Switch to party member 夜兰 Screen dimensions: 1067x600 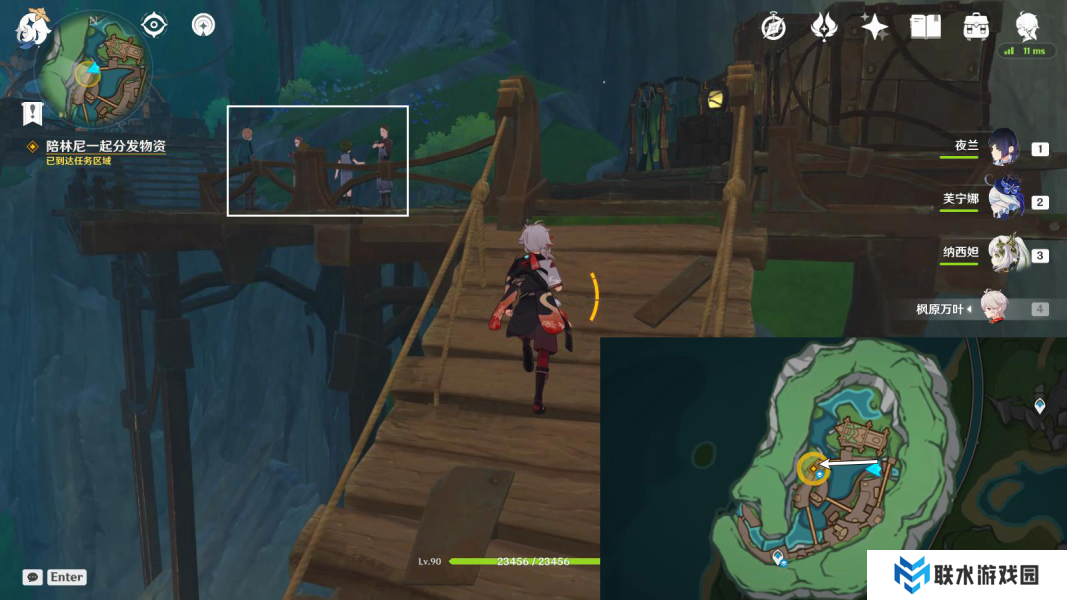click(x=1003, y=148)
